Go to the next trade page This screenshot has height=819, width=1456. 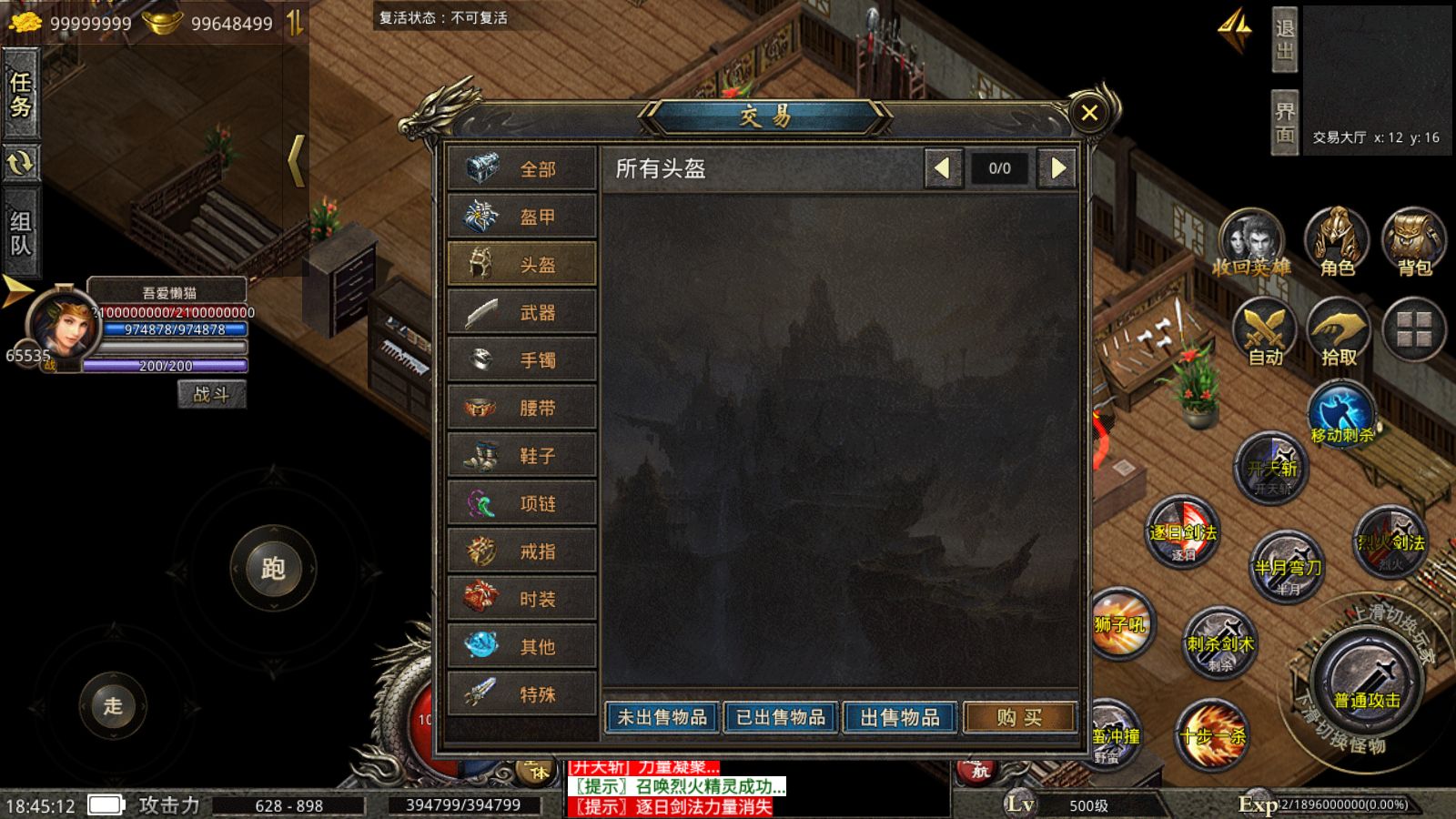pyautogui.click(x=1057, y=168)
